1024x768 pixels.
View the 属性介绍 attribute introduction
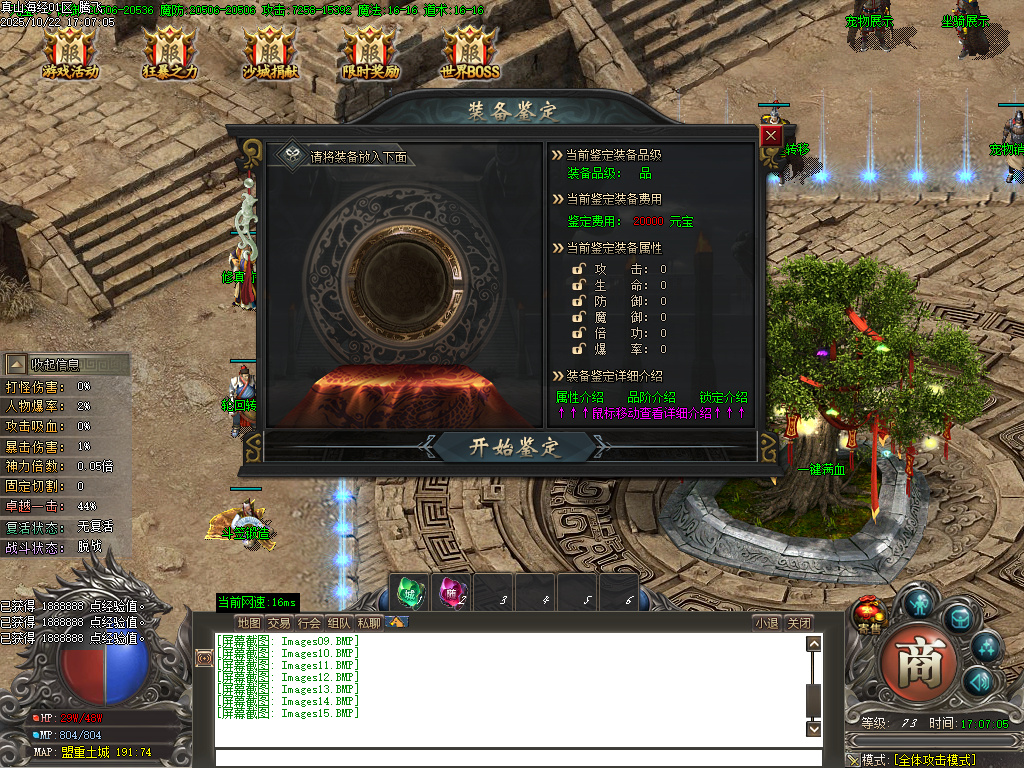[580, 397]
